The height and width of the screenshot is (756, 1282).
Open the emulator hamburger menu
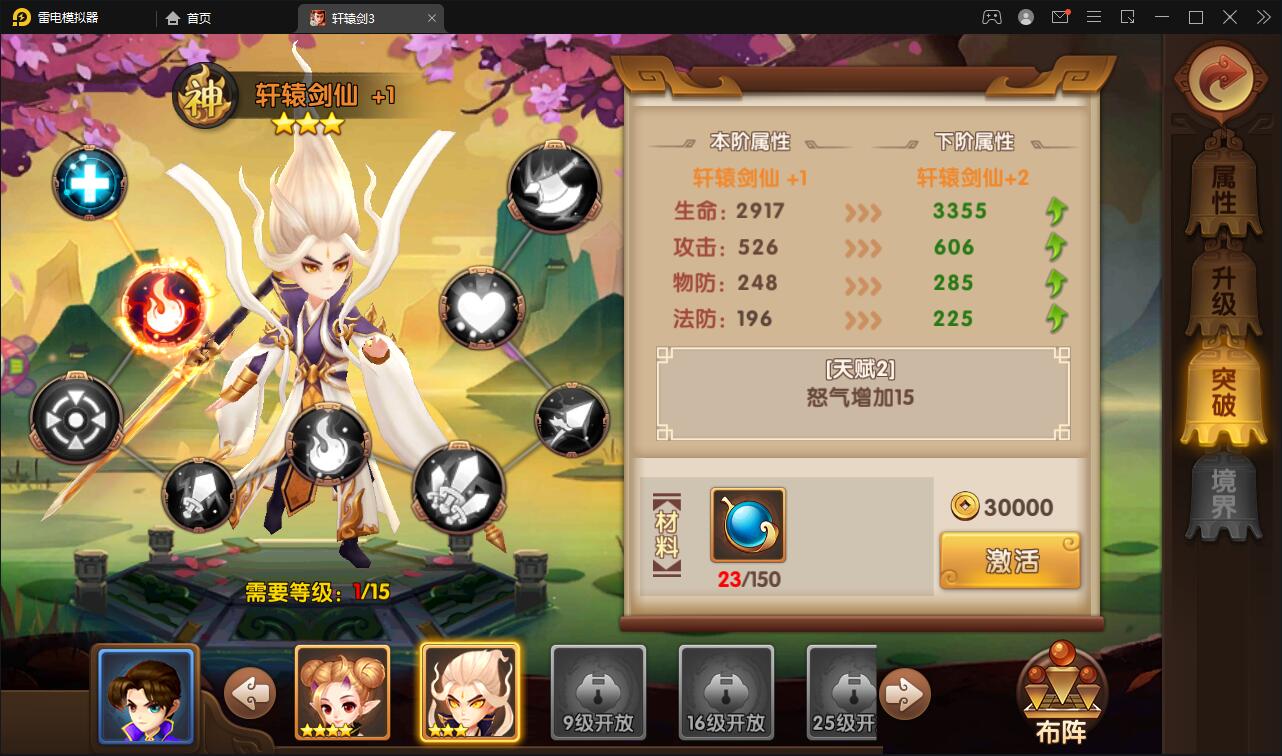[1094, 17]
